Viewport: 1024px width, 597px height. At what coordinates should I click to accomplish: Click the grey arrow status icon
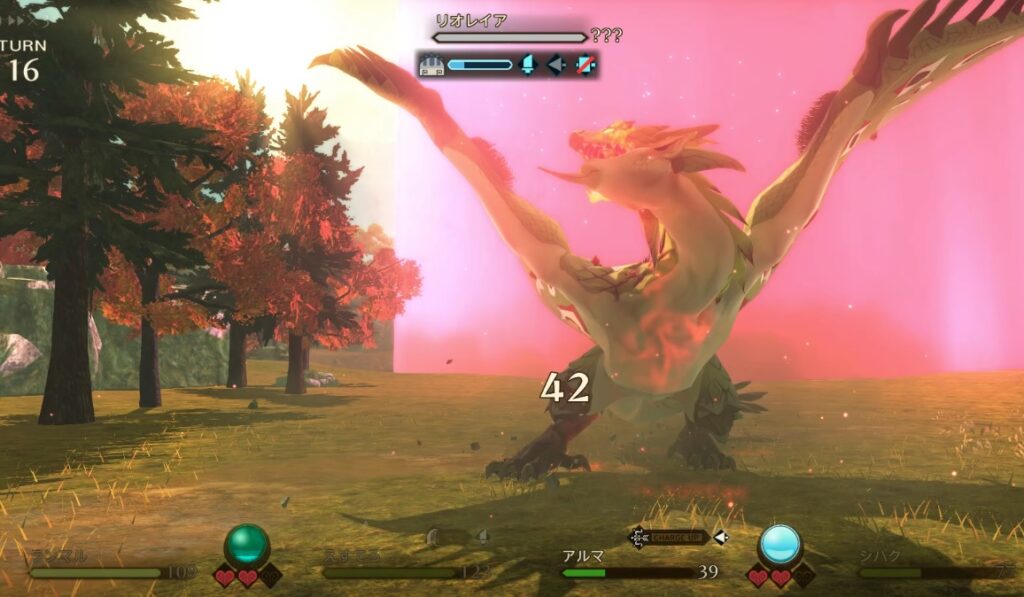pos(556,65)
